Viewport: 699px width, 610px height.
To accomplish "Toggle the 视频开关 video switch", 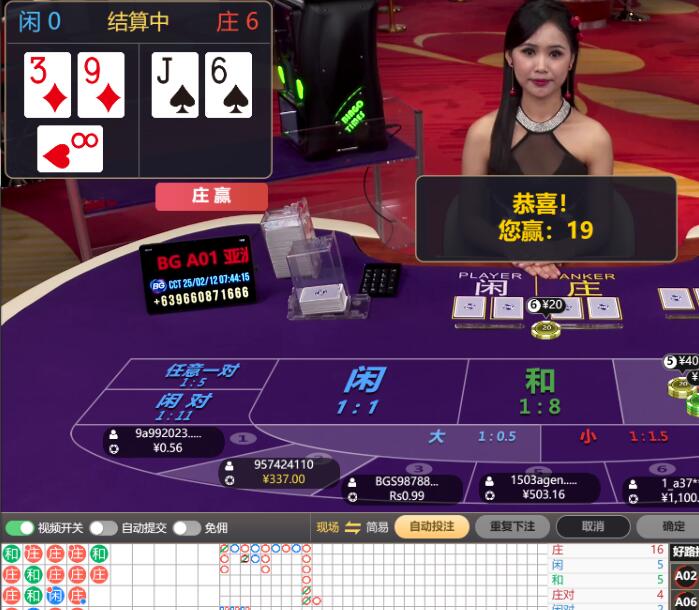I will [x=20, y=527].
